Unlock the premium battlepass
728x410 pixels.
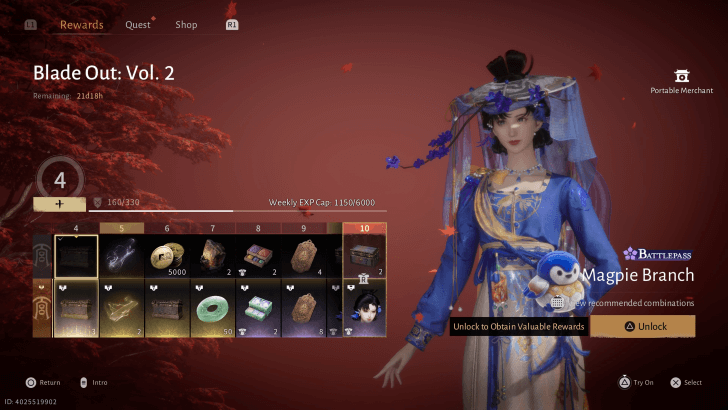pyautogui.click(x=642, y=326)
